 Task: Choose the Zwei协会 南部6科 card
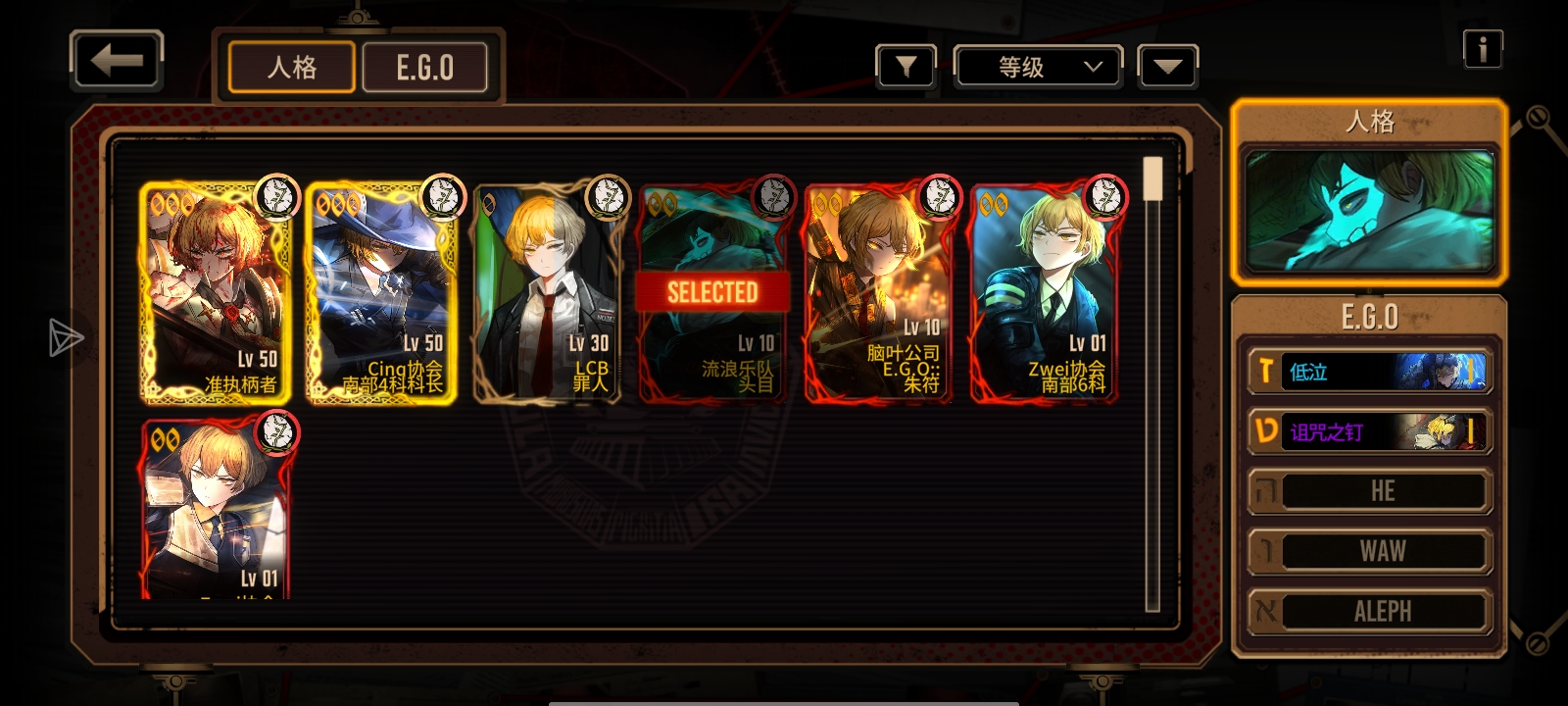[1044, 293]
